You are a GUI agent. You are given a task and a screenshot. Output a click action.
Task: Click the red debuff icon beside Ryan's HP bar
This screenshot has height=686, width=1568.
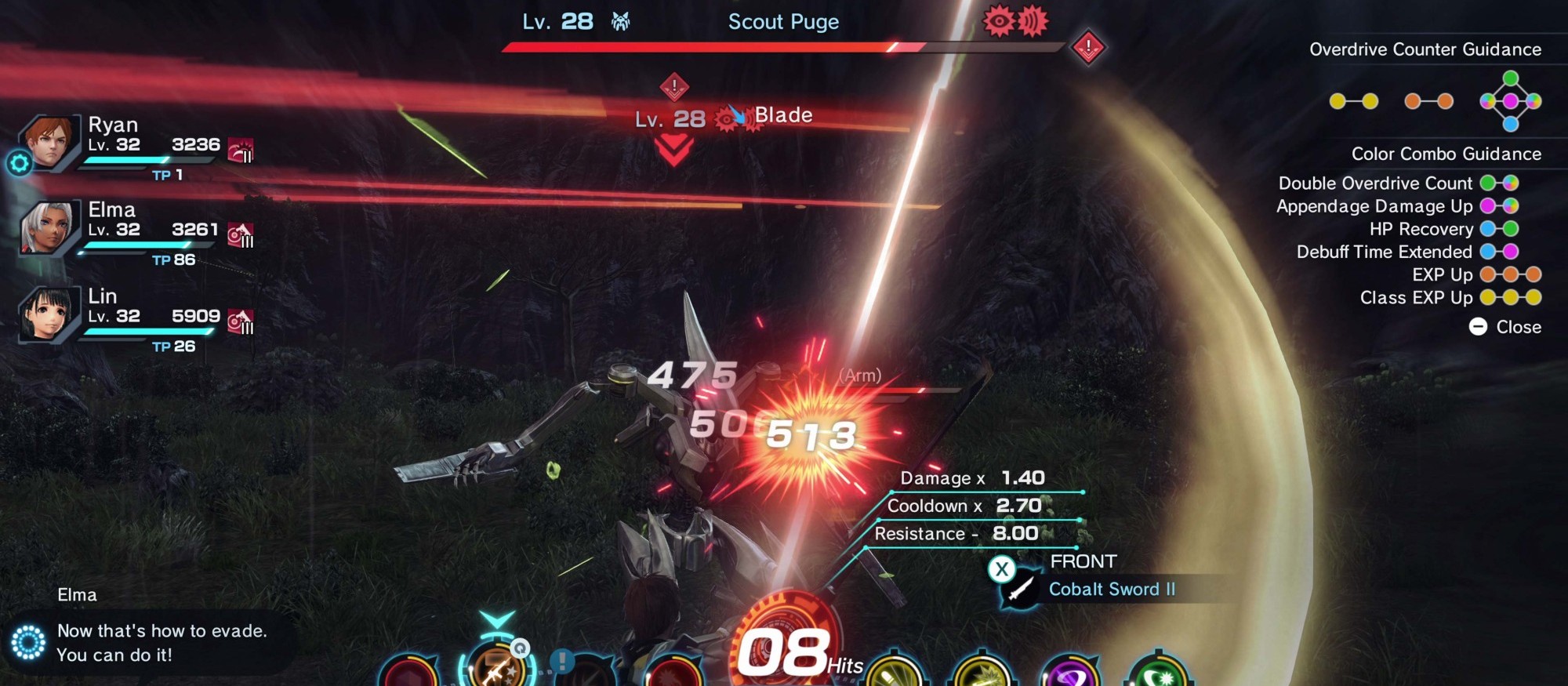click(239, 150)
